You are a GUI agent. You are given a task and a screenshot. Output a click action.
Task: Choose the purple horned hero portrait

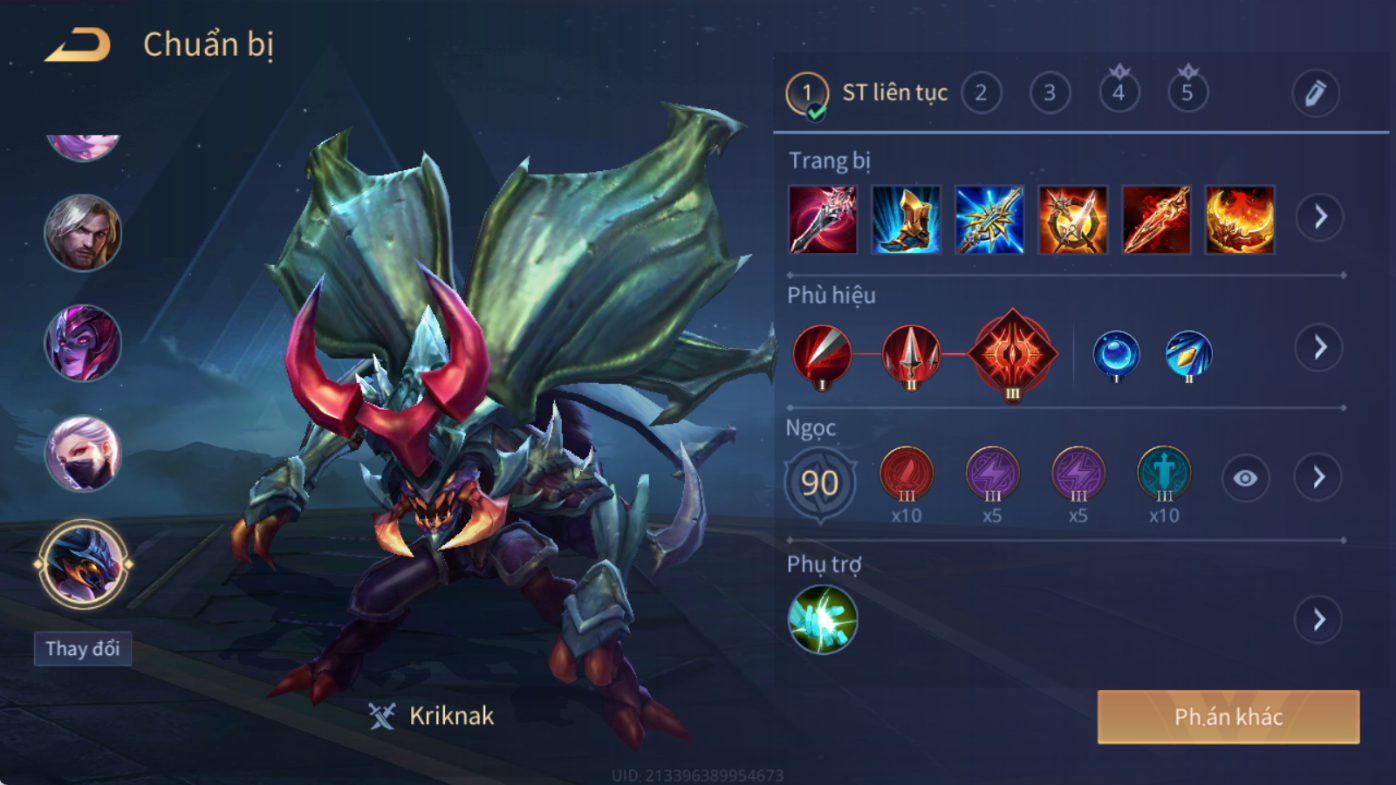(83, 343)
